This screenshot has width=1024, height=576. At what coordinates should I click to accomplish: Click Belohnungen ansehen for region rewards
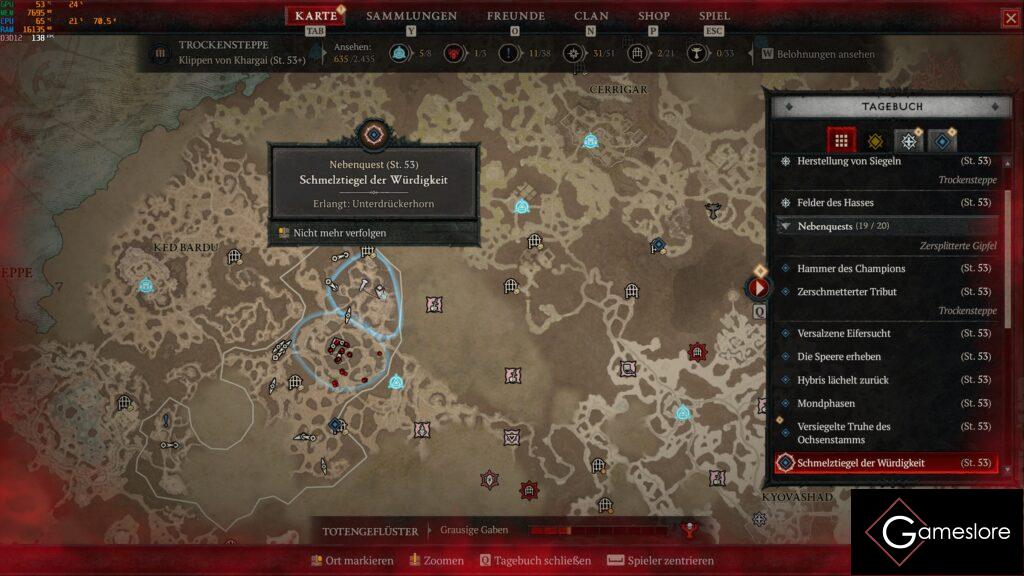pos(818,54)
